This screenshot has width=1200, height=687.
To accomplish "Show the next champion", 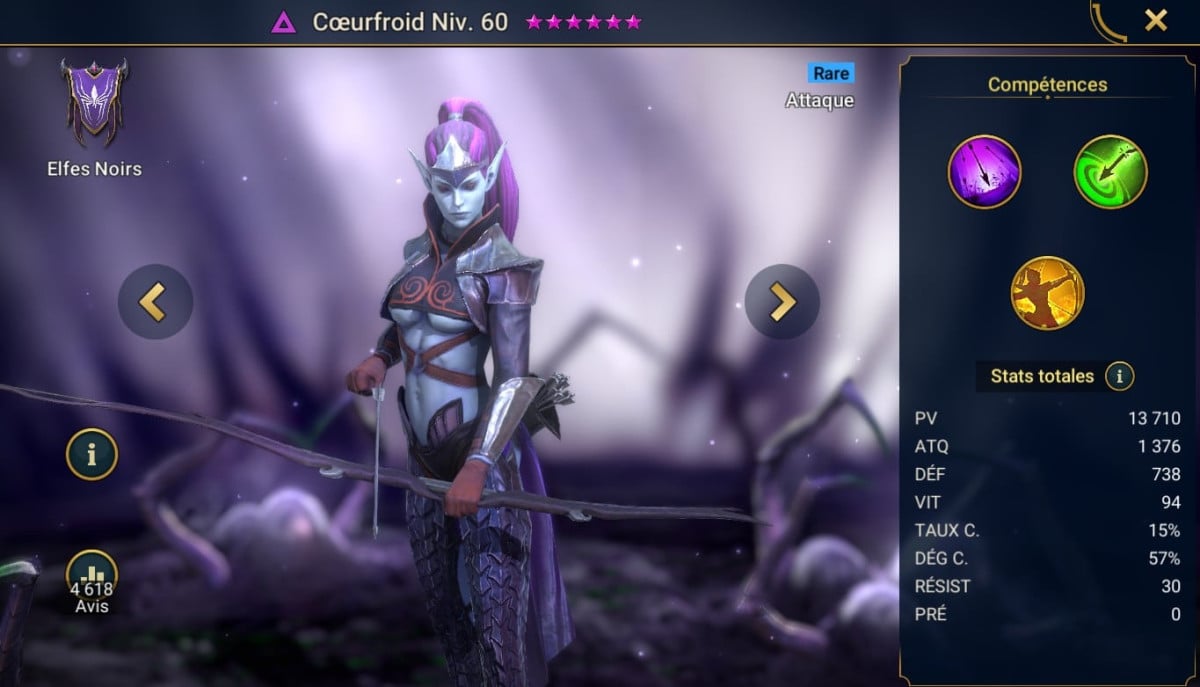I will point(782,302).
